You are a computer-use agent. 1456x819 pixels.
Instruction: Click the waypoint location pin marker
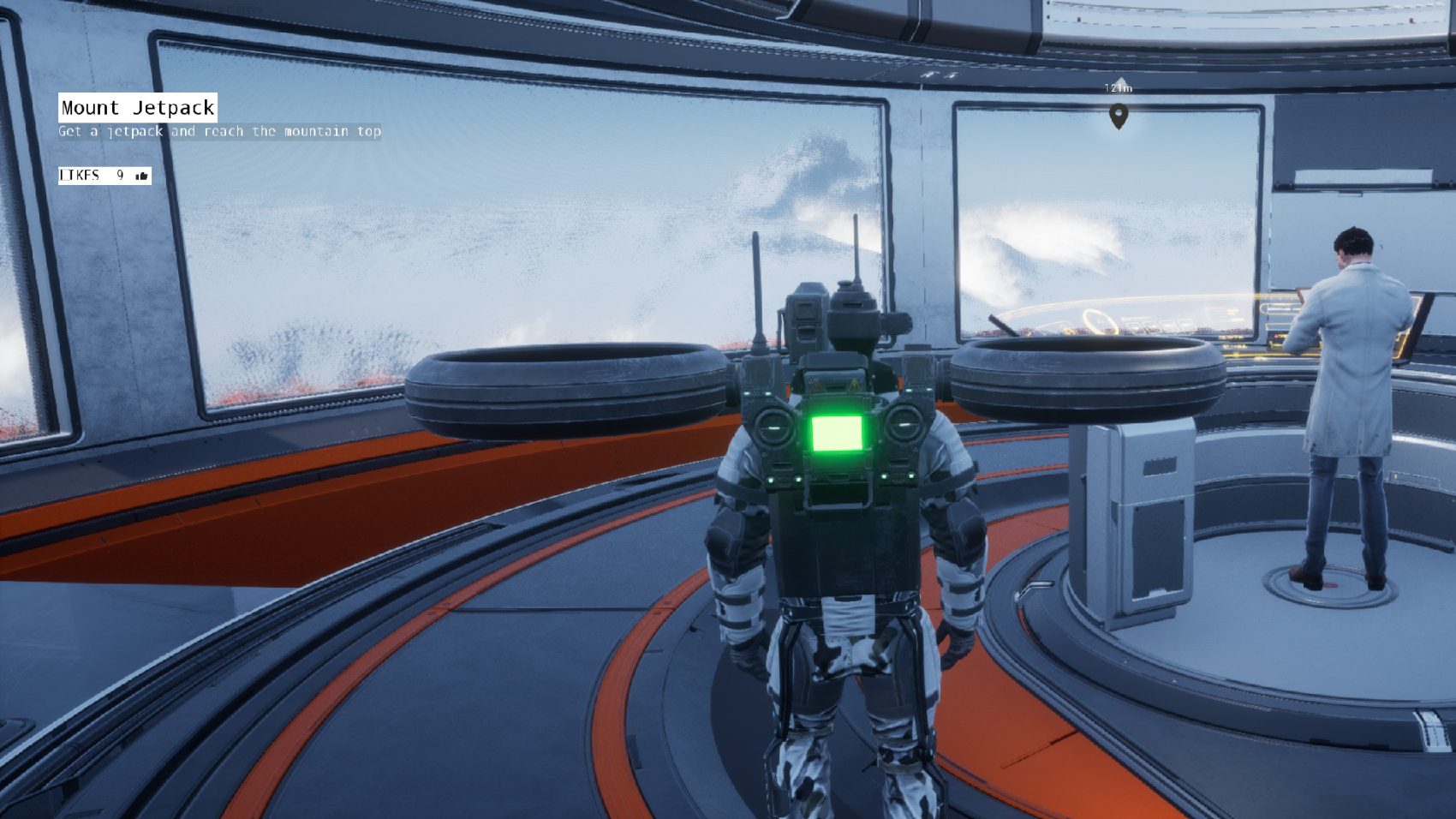[x=1119, y=117]
